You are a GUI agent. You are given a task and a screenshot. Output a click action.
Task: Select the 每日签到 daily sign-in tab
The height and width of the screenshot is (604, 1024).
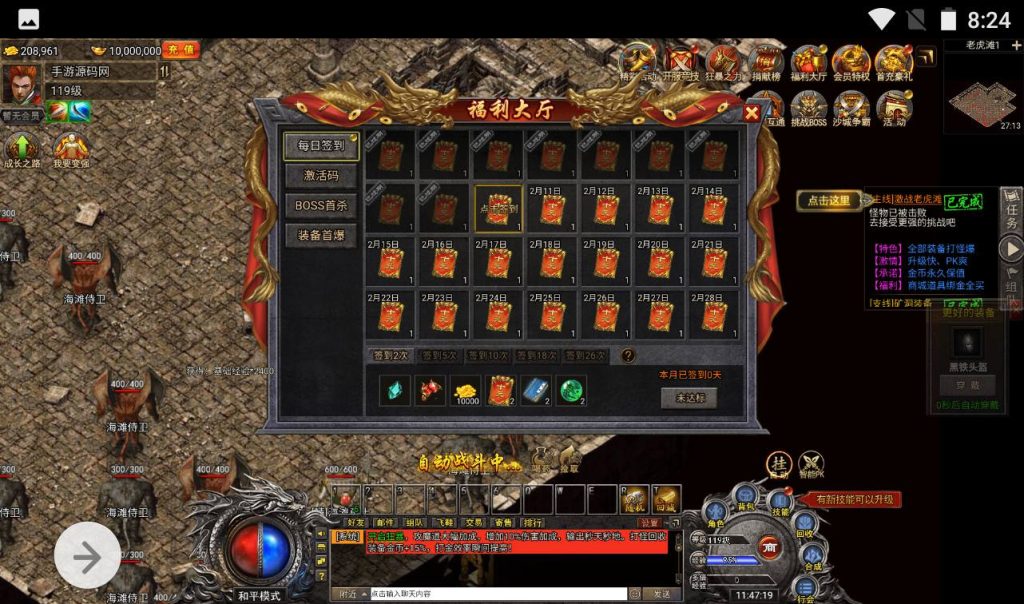(320, 146)
